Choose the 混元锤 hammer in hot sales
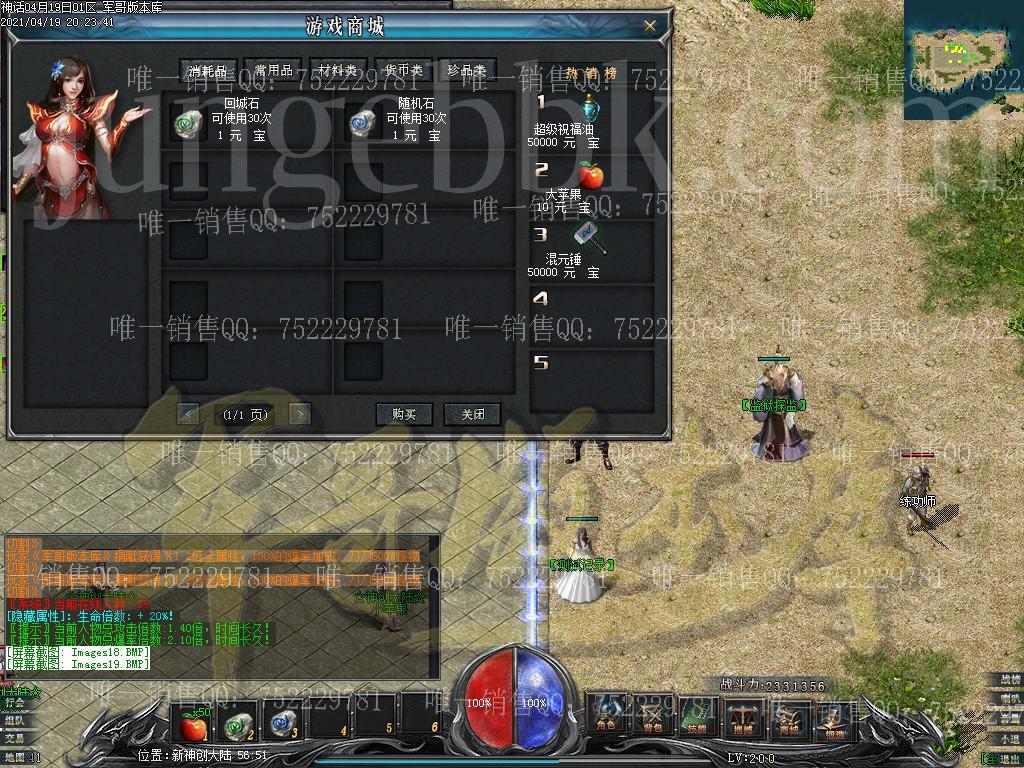This screenshot has height=768, width=1024. pyautogui.click(x=590, y=239)
